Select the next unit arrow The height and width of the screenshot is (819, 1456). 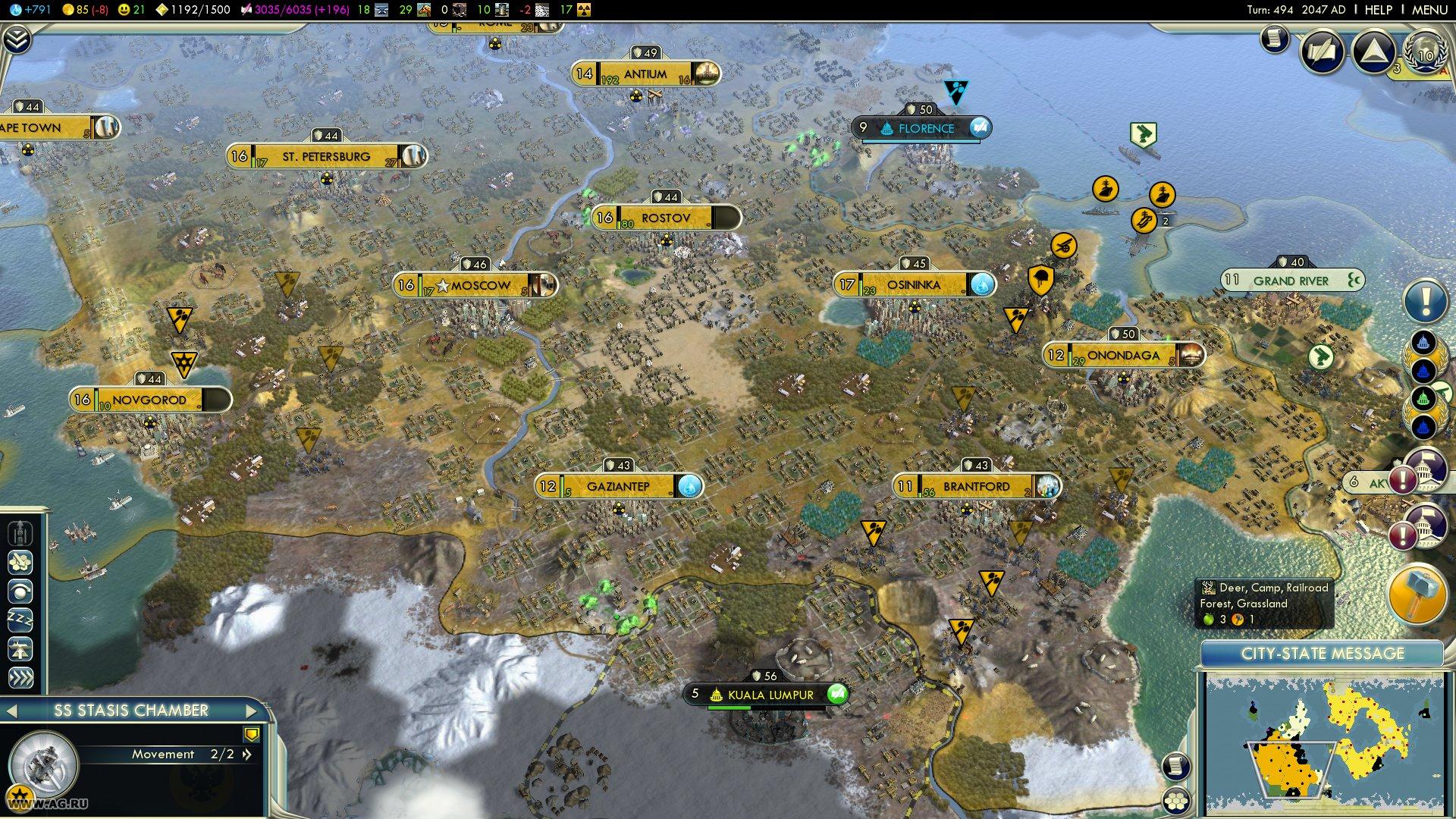coord(252,711)
